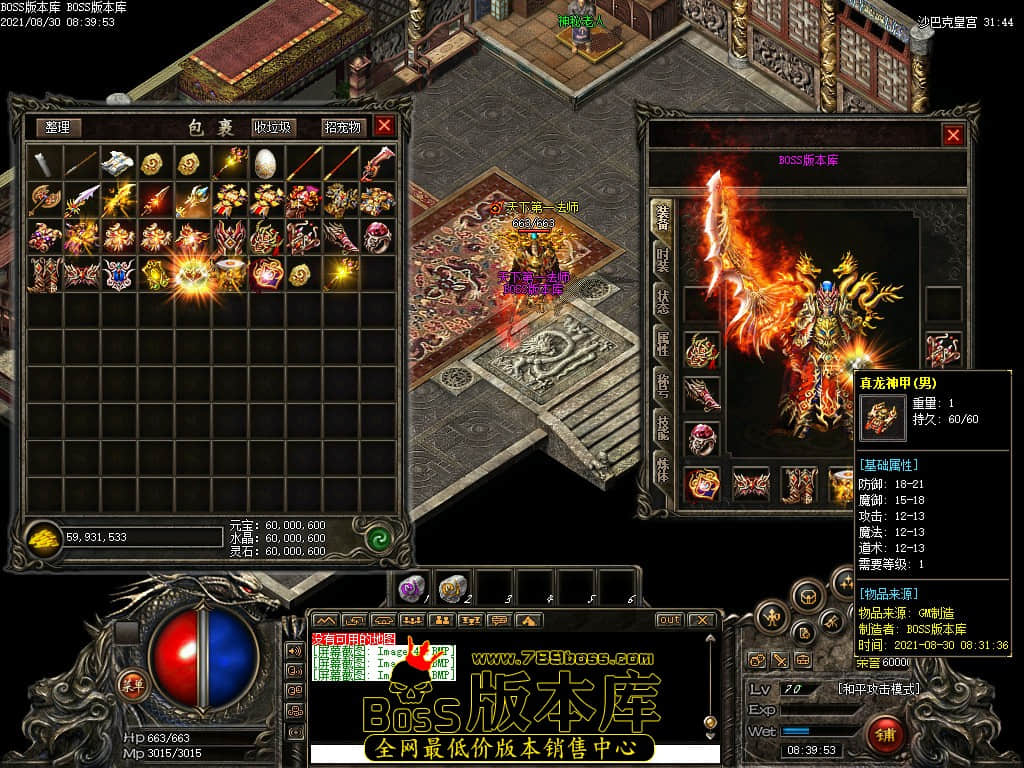Show the 技能 skills tab

tap(661, 424)
